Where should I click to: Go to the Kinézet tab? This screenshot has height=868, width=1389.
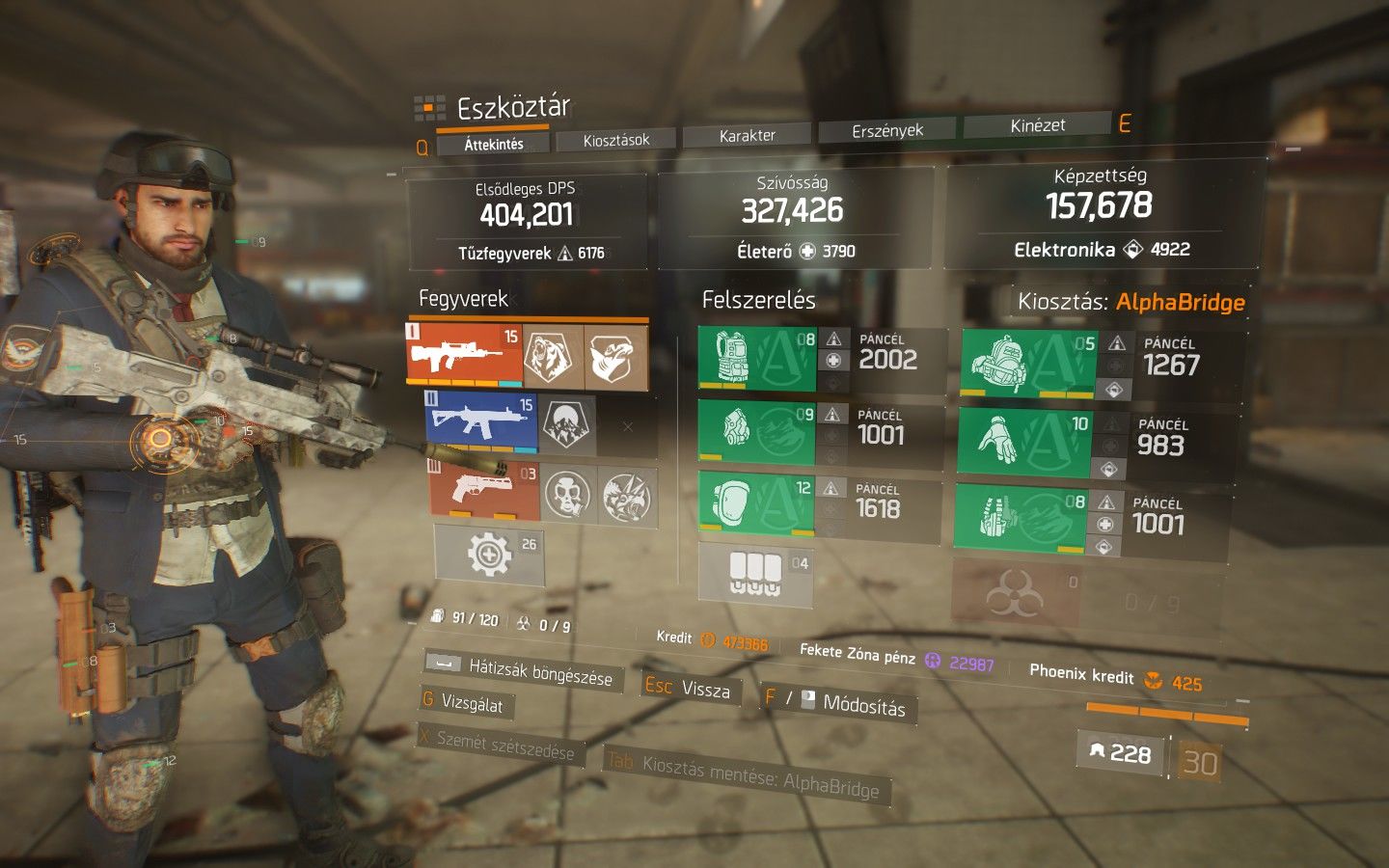pos(1038,125)
